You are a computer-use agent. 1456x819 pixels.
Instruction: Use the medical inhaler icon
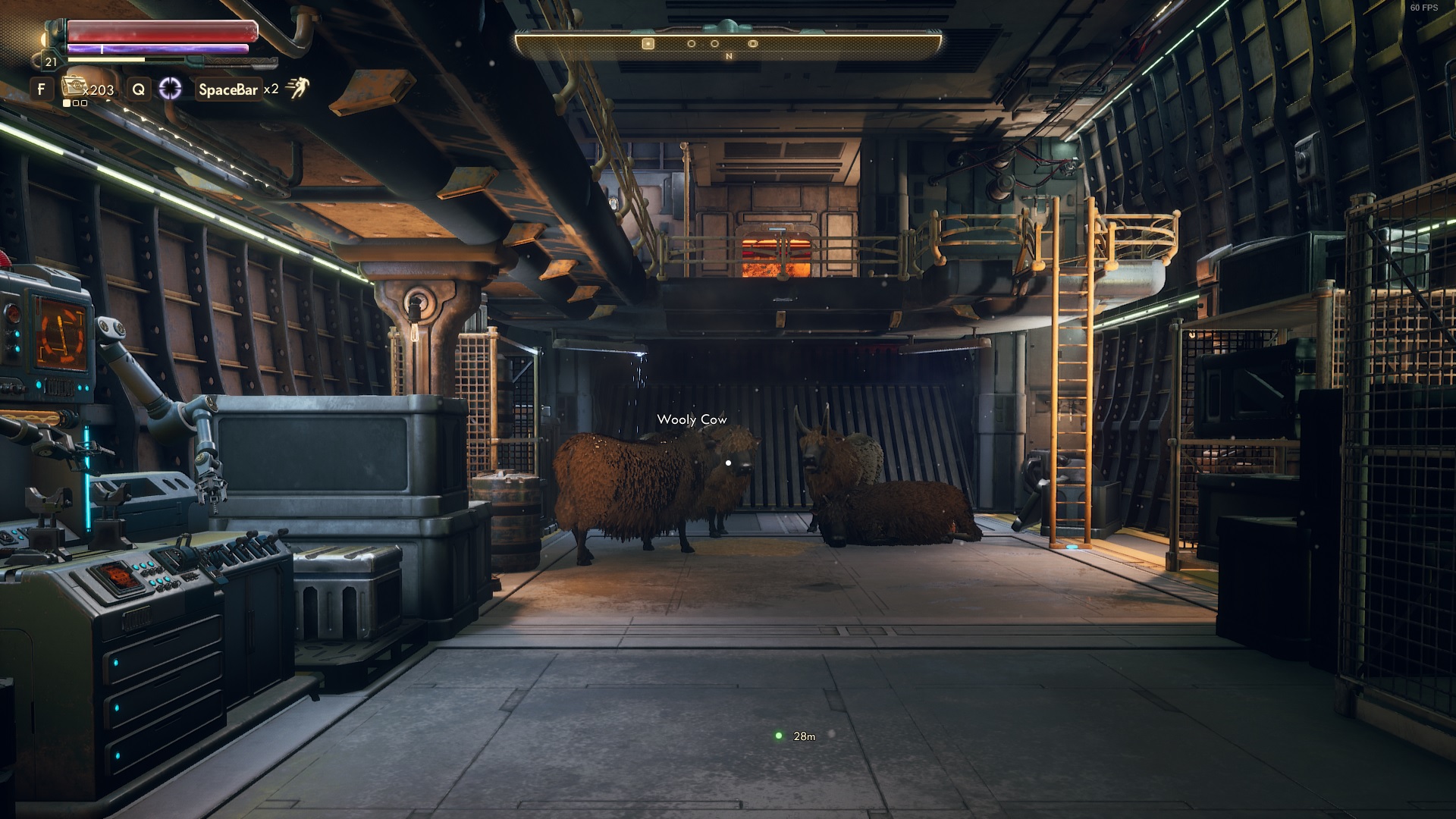[72, 86]
